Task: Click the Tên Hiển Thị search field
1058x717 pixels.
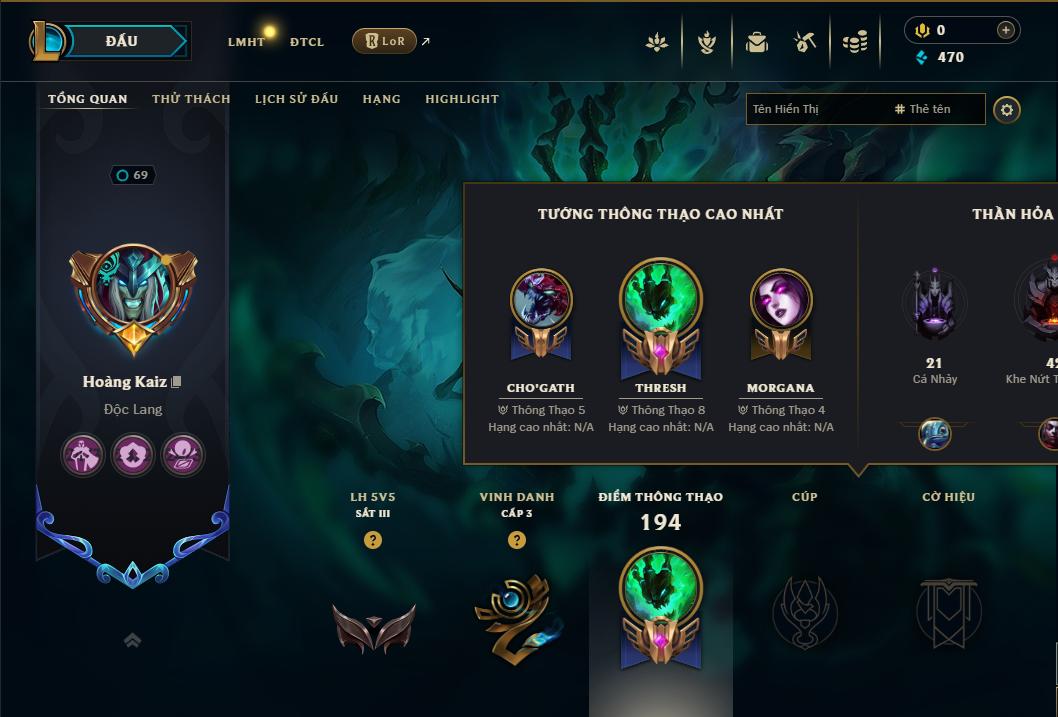Action: pos(815,109)
